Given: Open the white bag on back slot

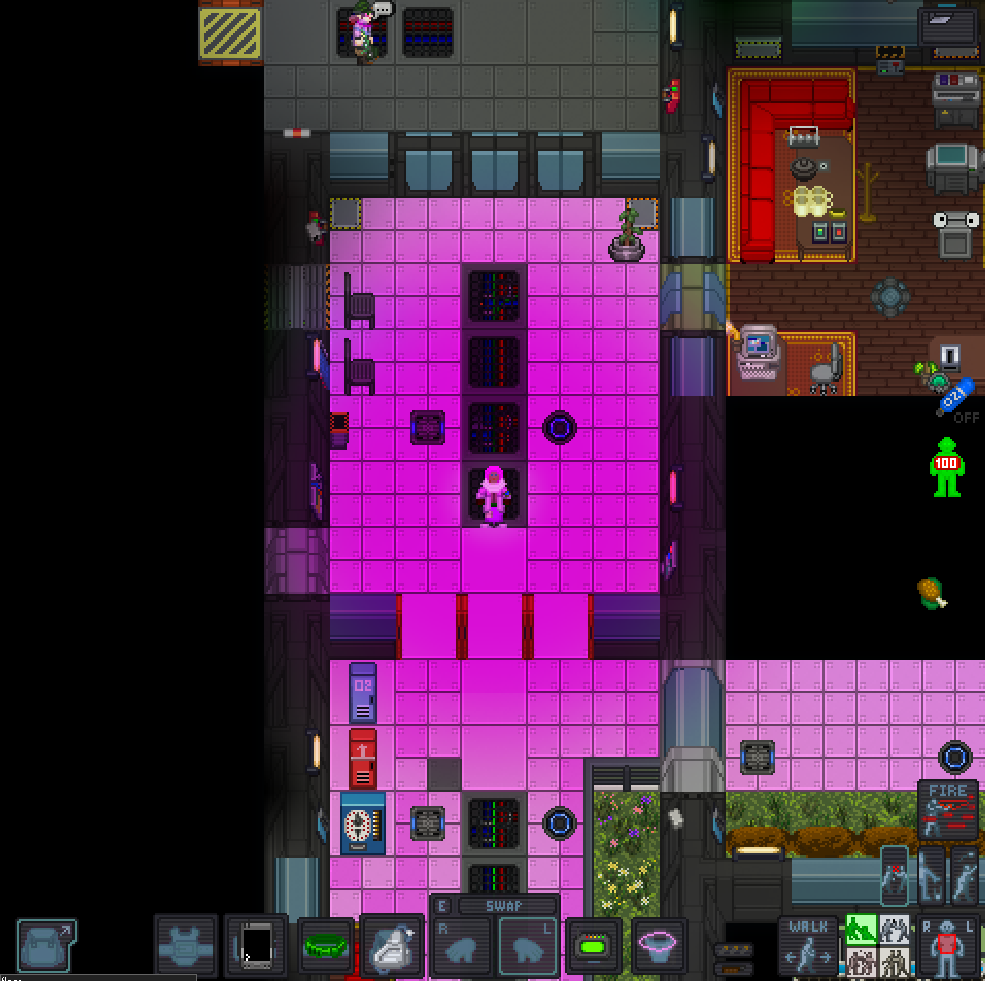Looking at the screenshot, I should 392,945.
